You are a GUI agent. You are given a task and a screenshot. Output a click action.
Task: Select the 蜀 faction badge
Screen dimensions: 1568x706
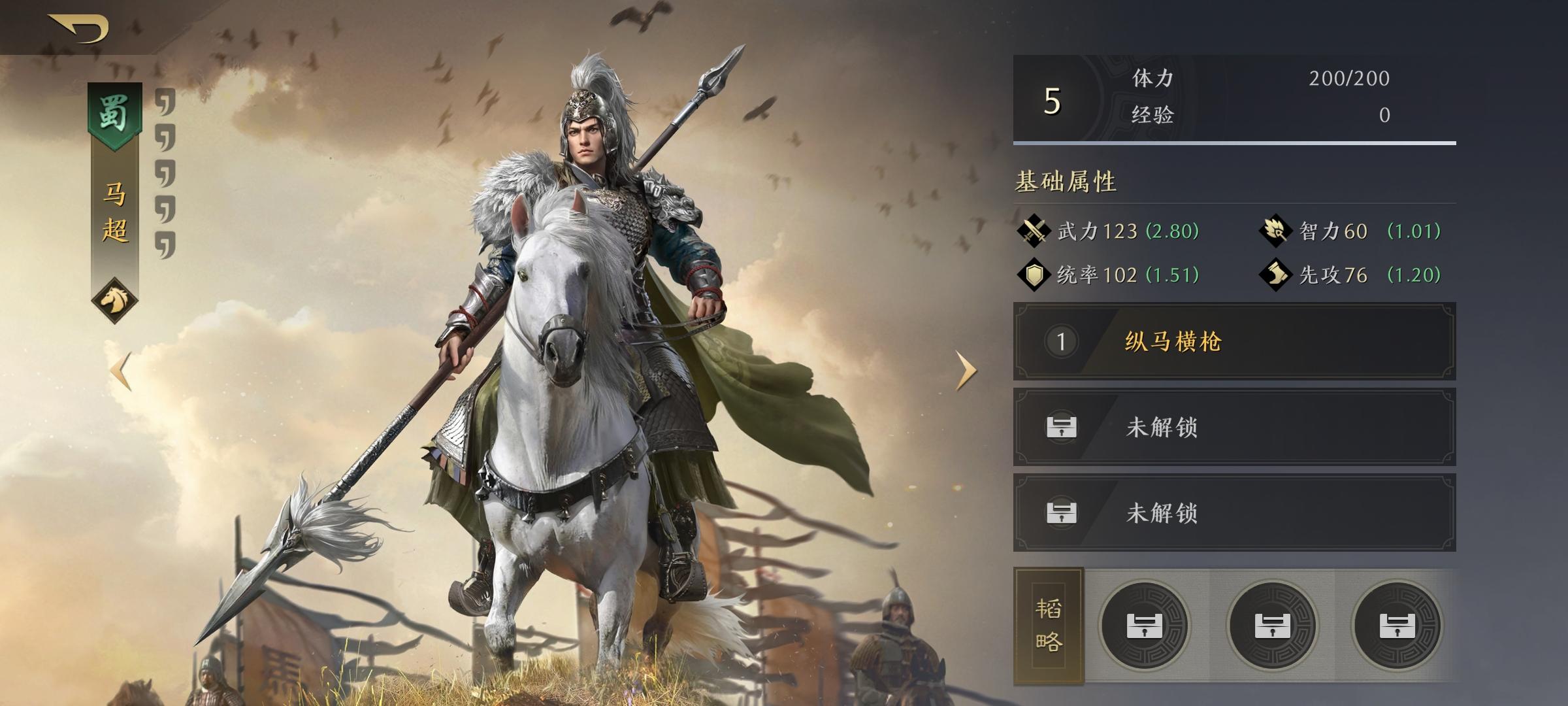coord(114,114)
